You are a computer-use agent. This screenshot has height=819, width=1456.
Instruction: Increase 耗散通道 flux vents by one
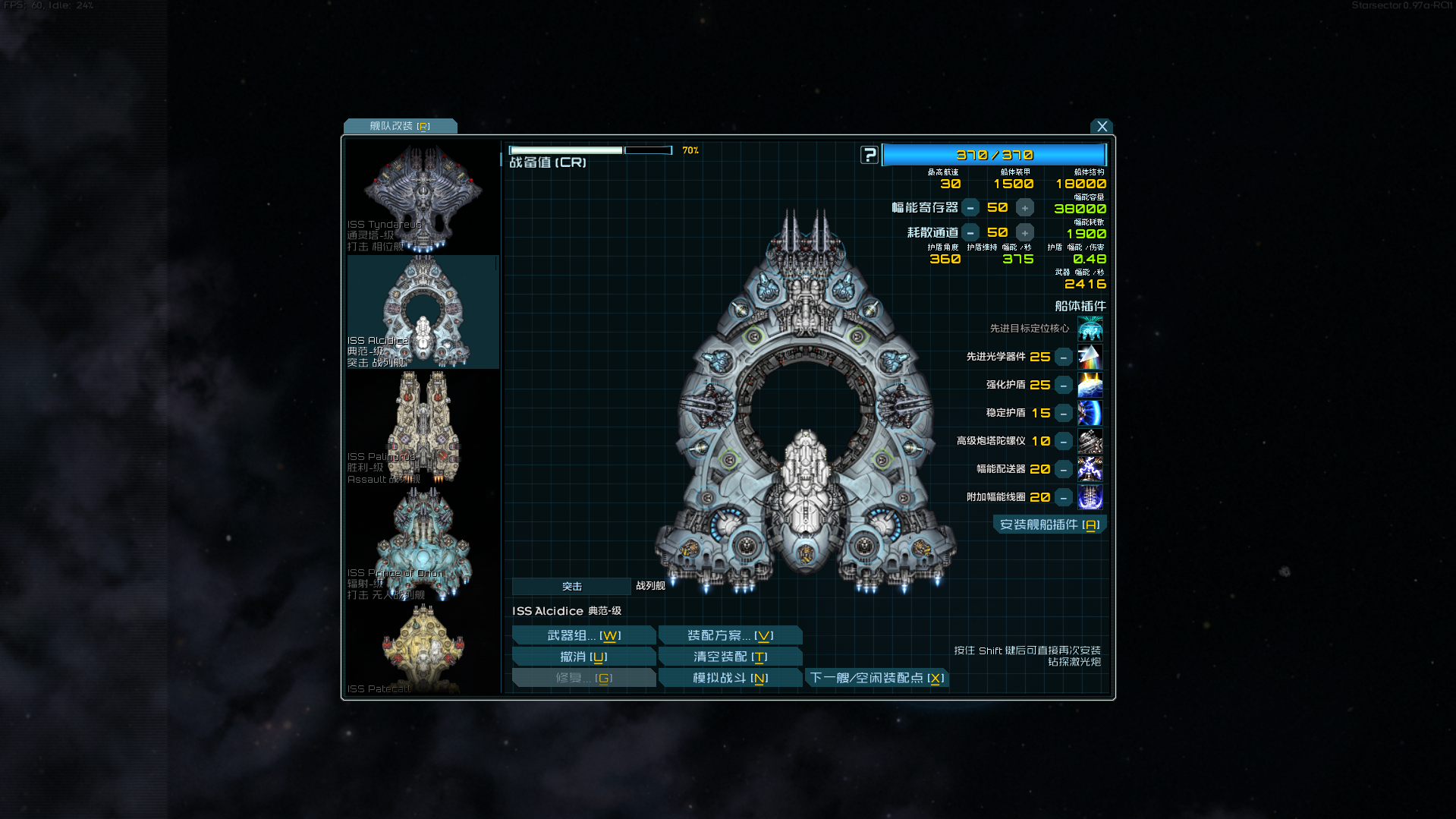pos(1025,233)
